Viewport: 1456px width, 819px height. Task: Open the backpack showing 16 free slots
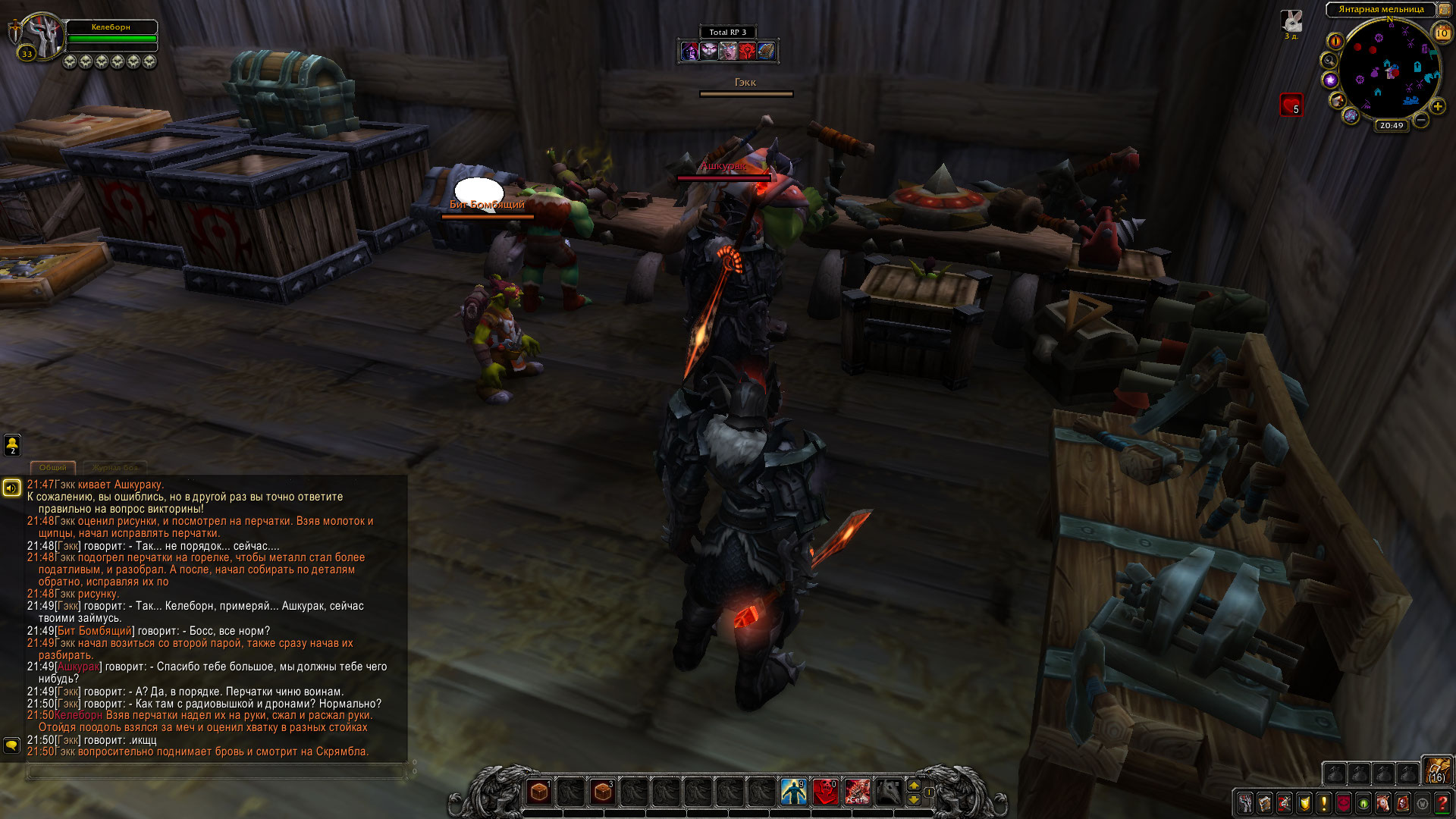[1436, 769]
